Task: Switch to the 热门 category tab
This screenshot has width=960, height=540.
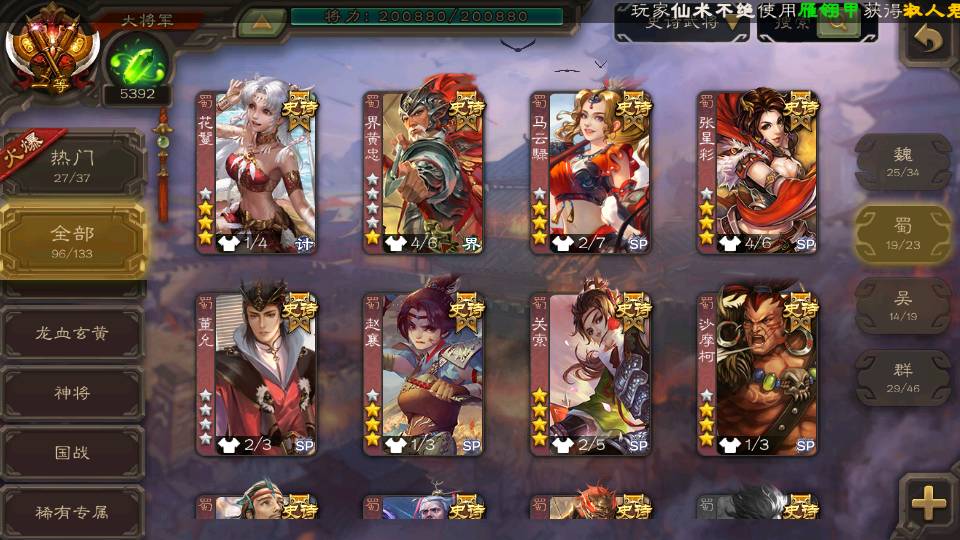Action: (72, 163)
